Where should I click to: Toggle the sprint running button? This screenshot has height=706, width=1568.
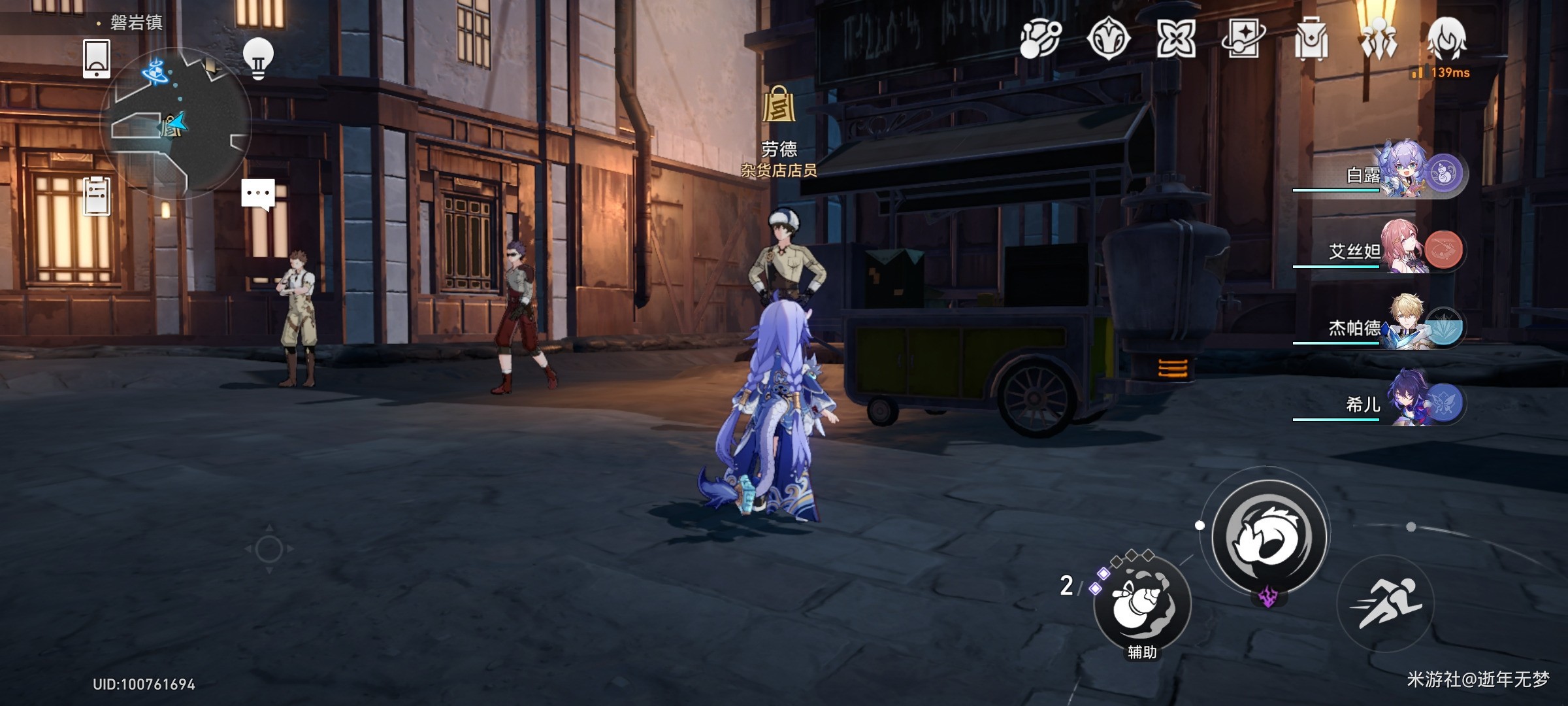tap(1386, 603)
